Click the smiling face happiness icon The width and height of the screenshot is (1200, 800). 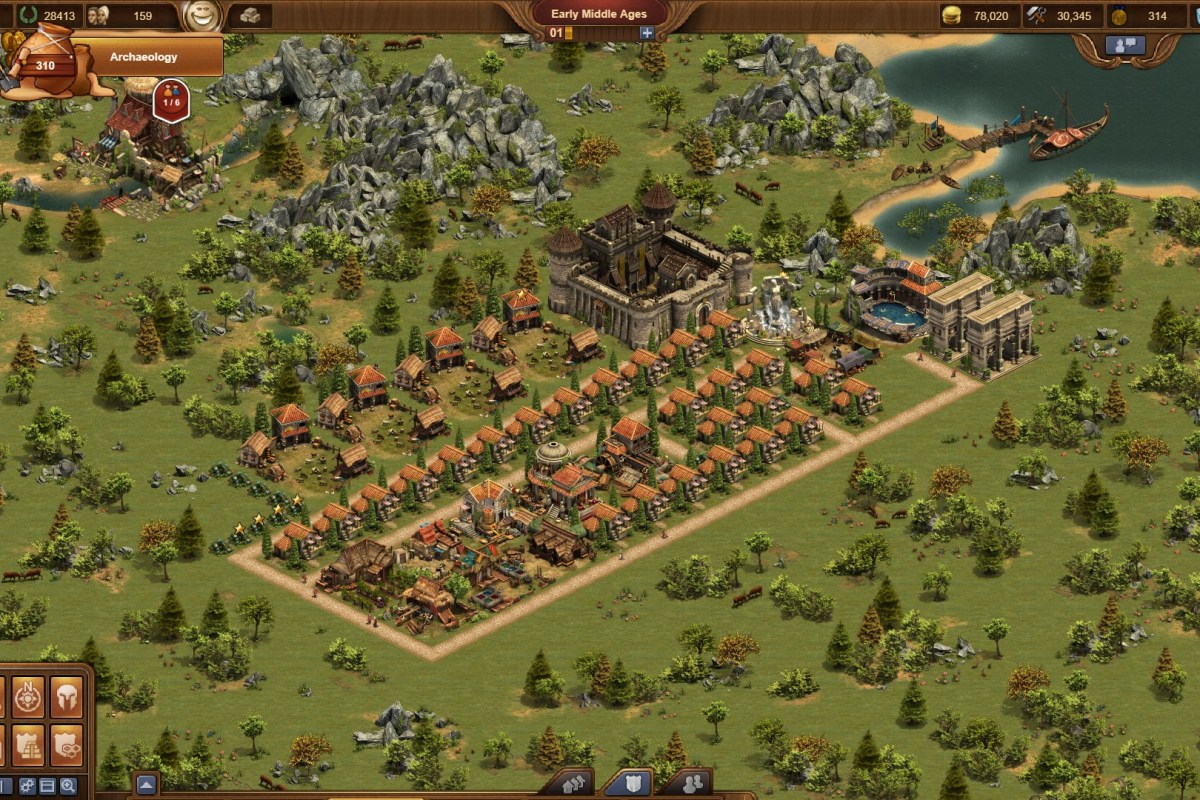click(x=202, y=15)
